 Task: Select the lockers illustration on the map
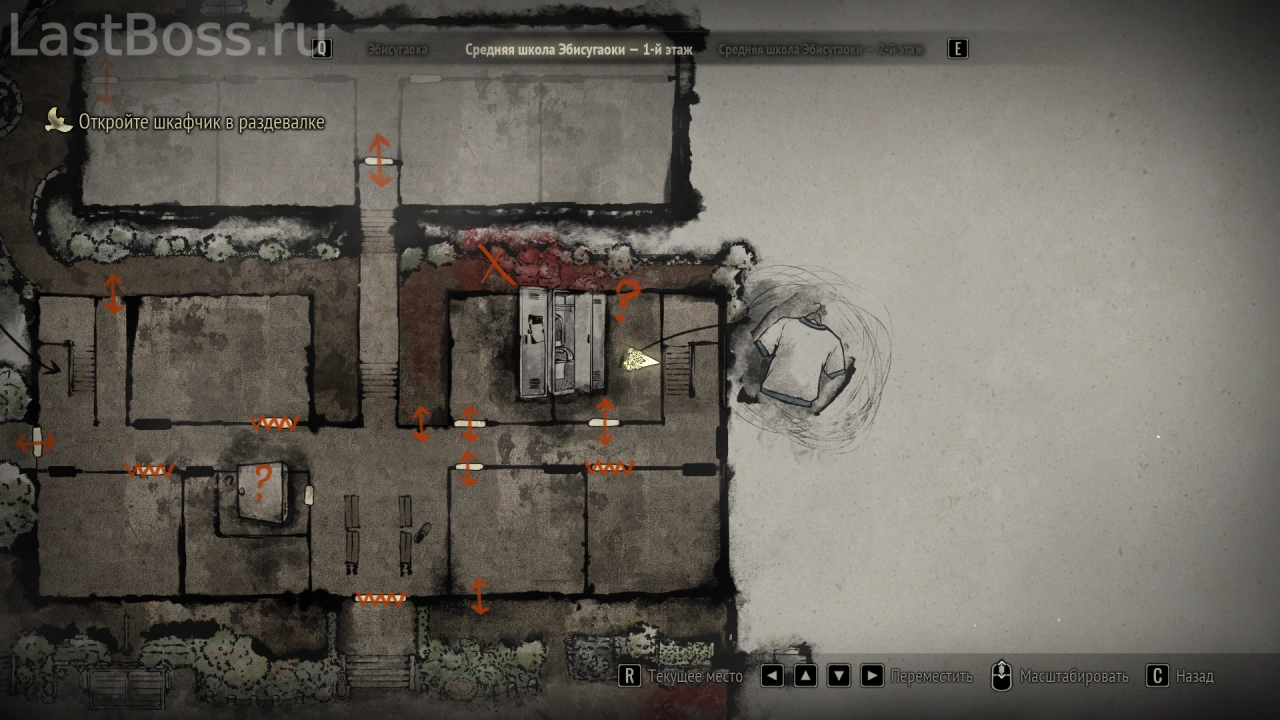[562, 343]
